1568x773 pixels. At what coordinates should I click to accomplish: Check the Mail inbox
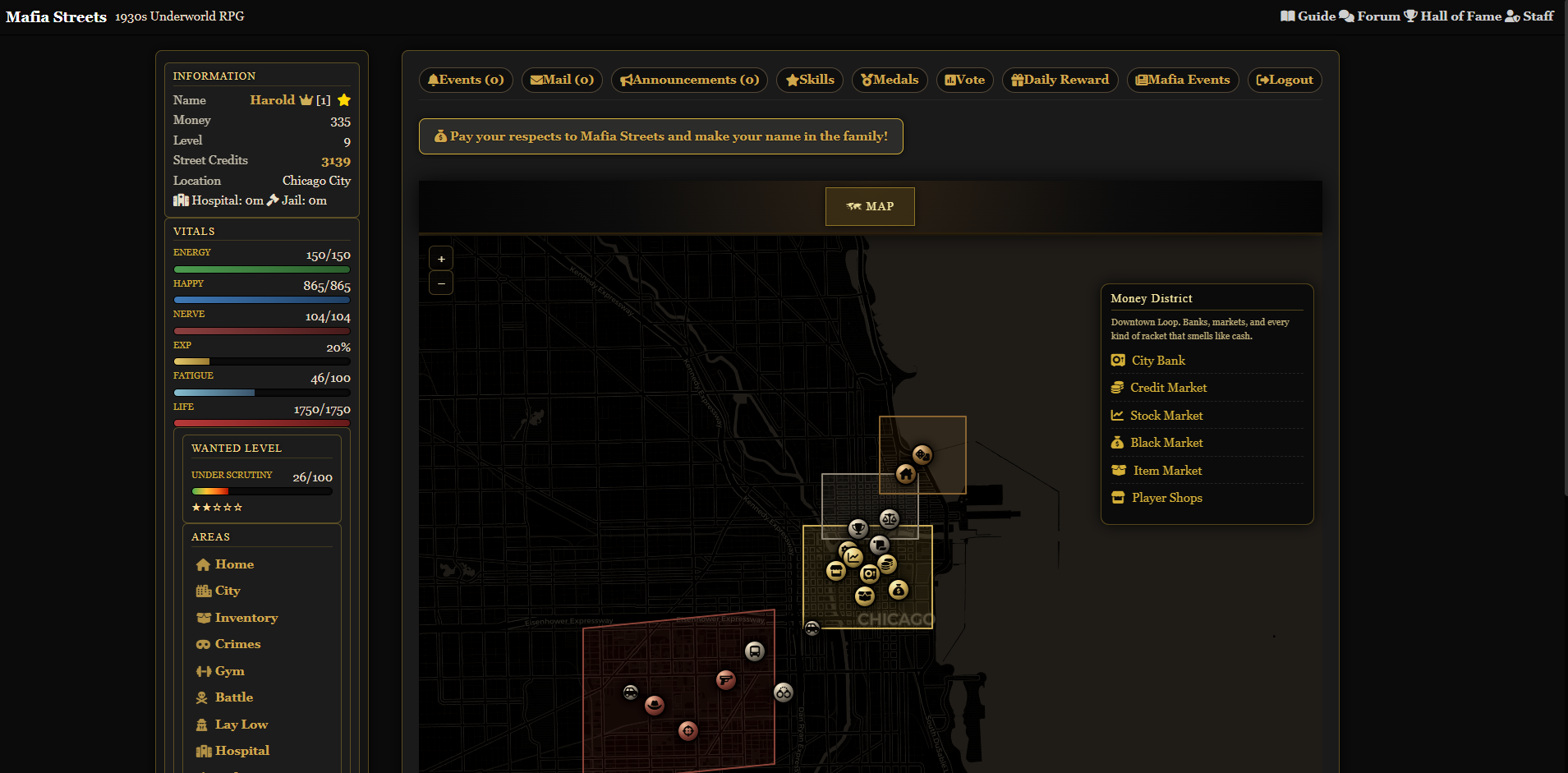[562, 80]
